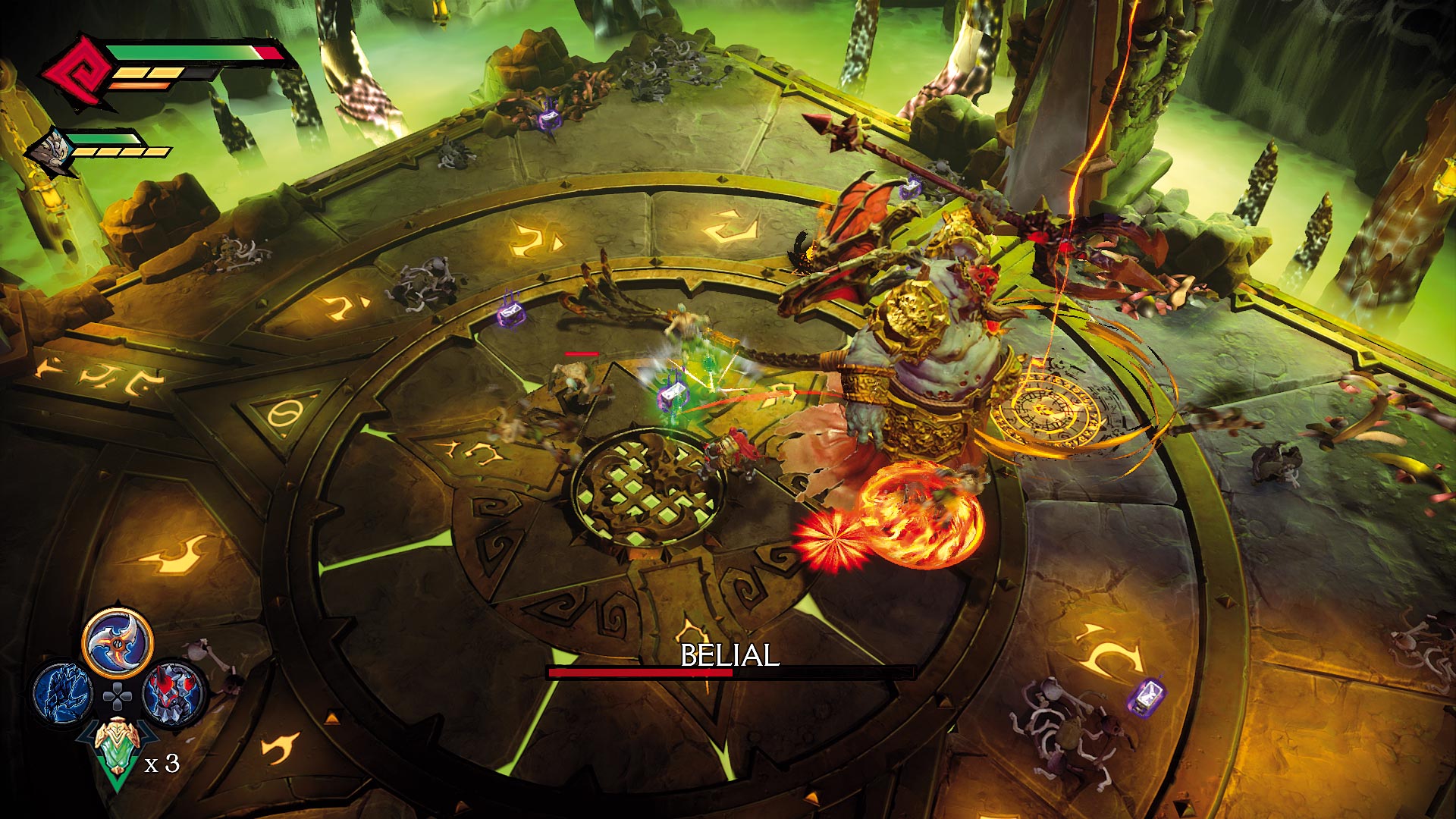Click the companion character portrait
Viewport: 1456px width, 819px height.
[x=52, y=150]
